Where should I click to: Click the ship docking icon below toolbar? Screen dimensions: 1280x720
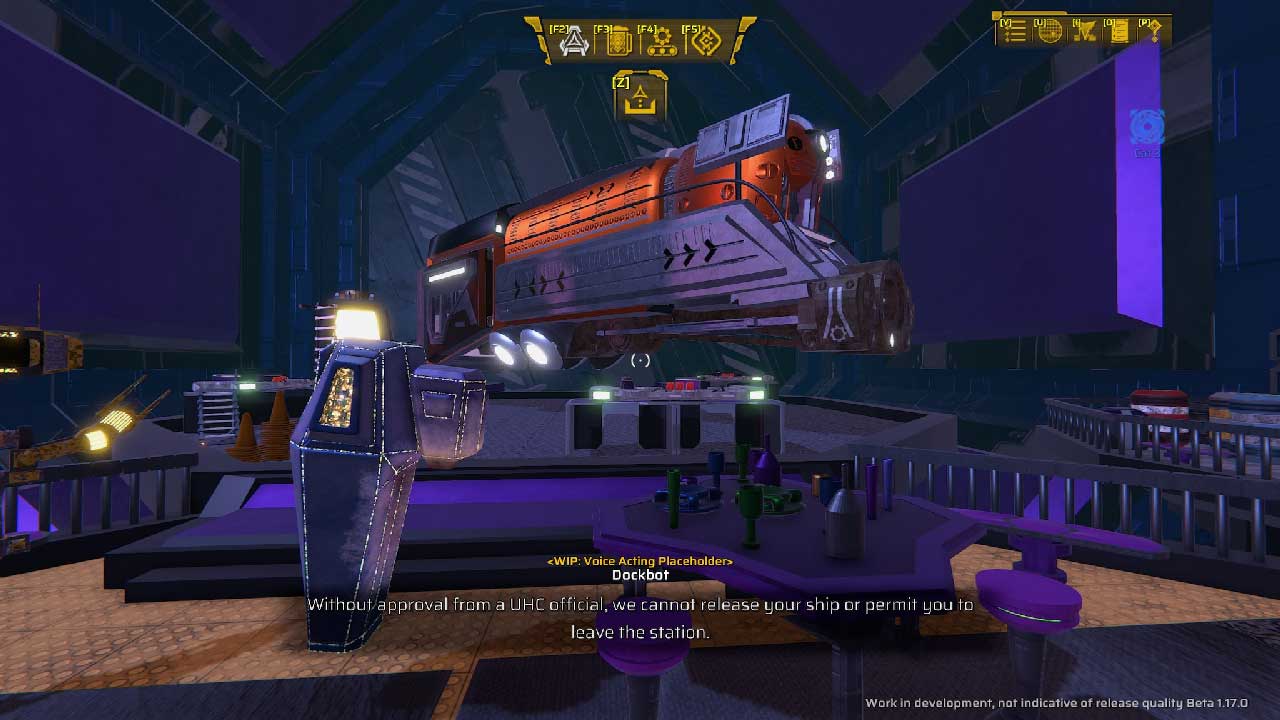point(641,98)
